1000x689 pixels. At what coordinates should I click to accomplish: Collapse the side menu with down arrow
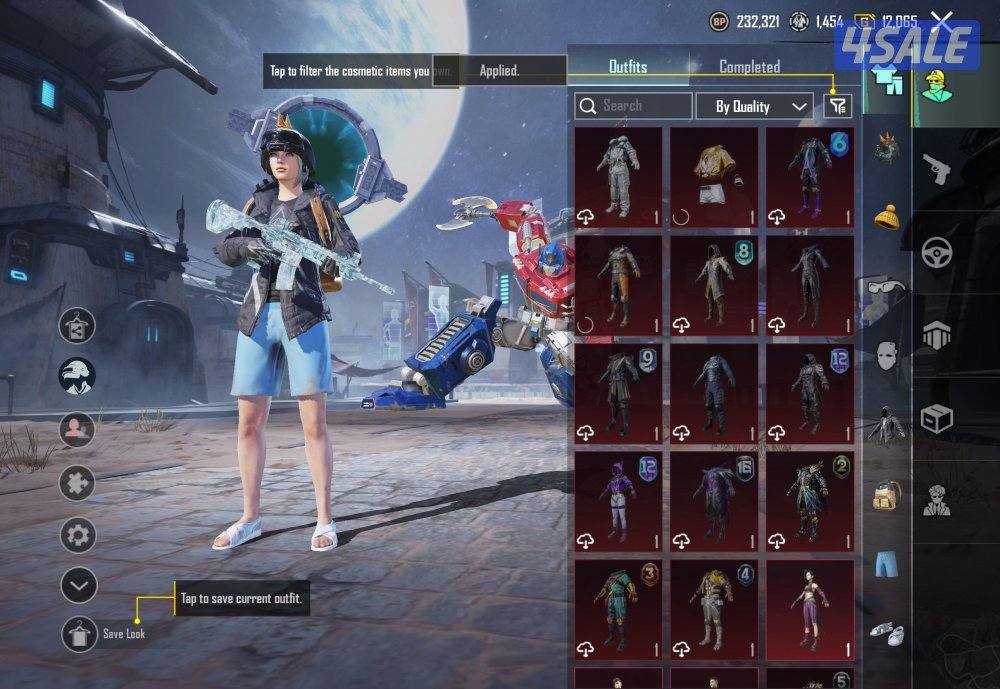coord(78,585)
